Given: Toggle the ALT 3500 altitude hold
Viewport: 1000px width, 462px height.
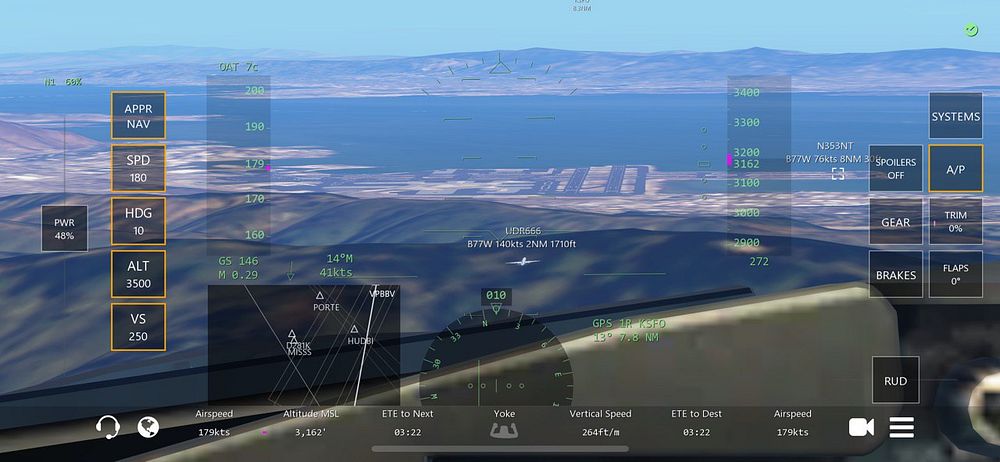Looking at the screenshot, I should click(x=138, y=274).
